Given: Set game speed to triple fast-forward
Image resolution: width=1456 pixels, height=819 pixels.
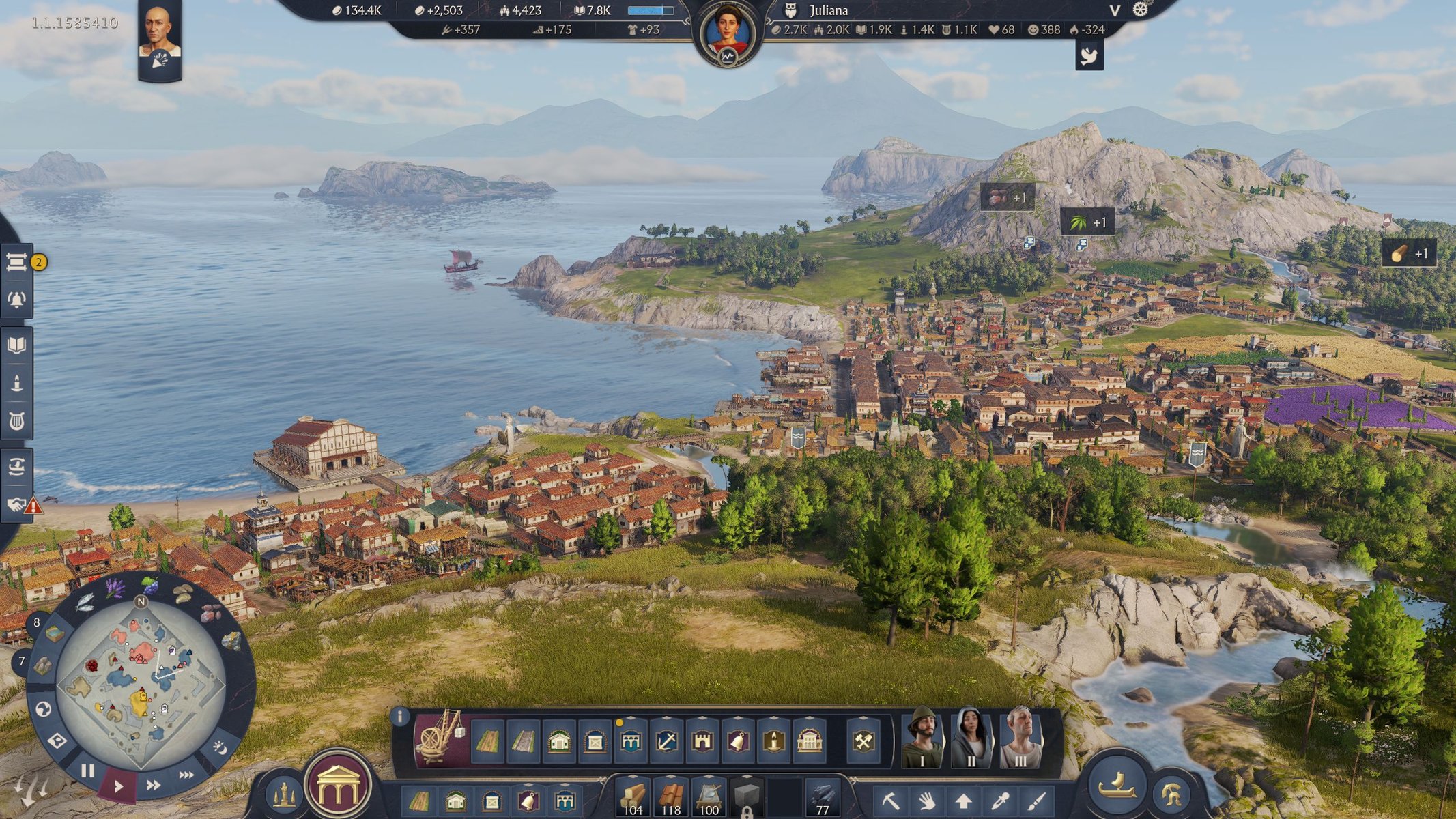Looking at the screenshot, I should (x=186, y=775).
